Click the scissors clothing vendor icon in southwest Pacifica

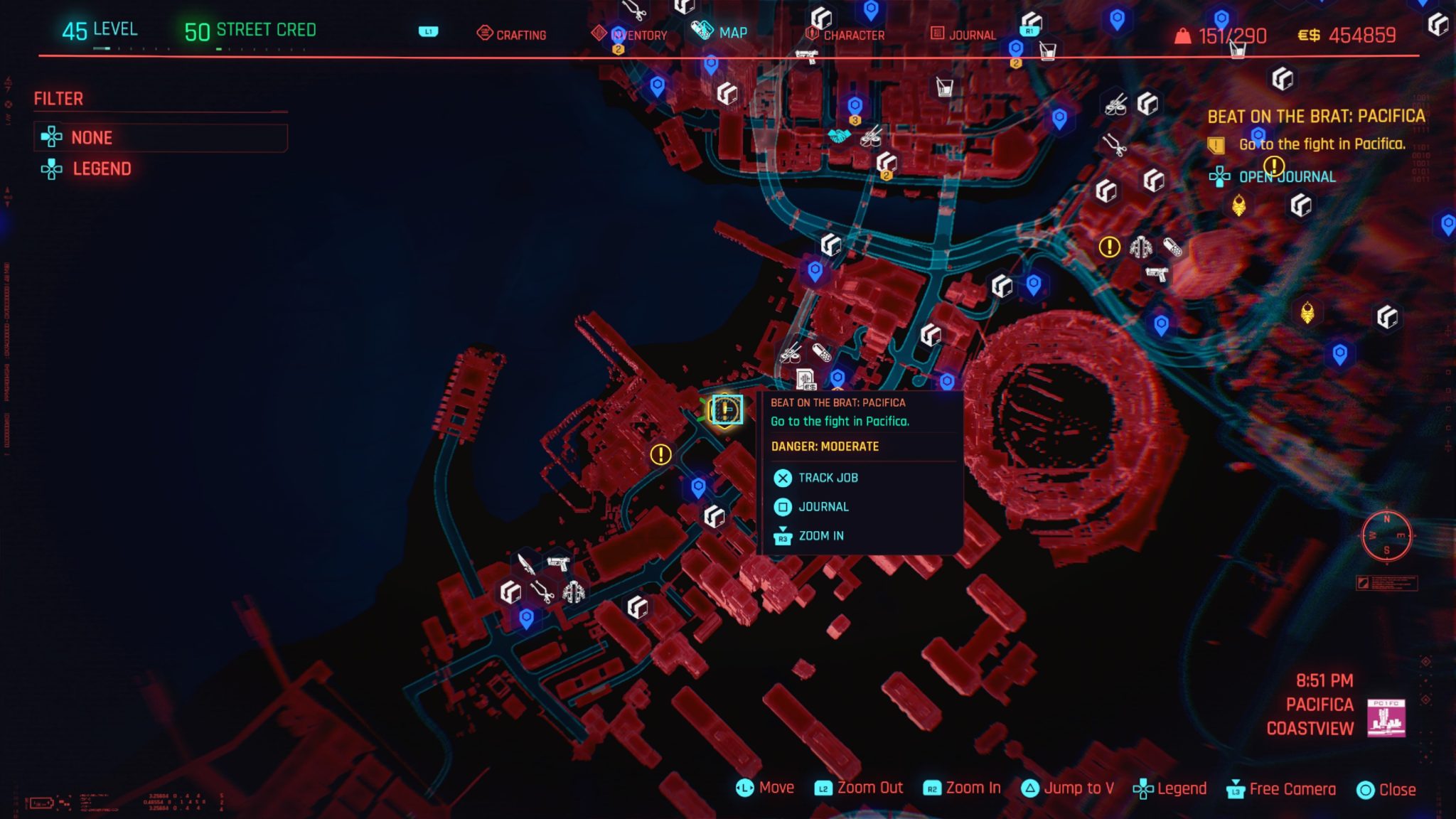point(542,592)
